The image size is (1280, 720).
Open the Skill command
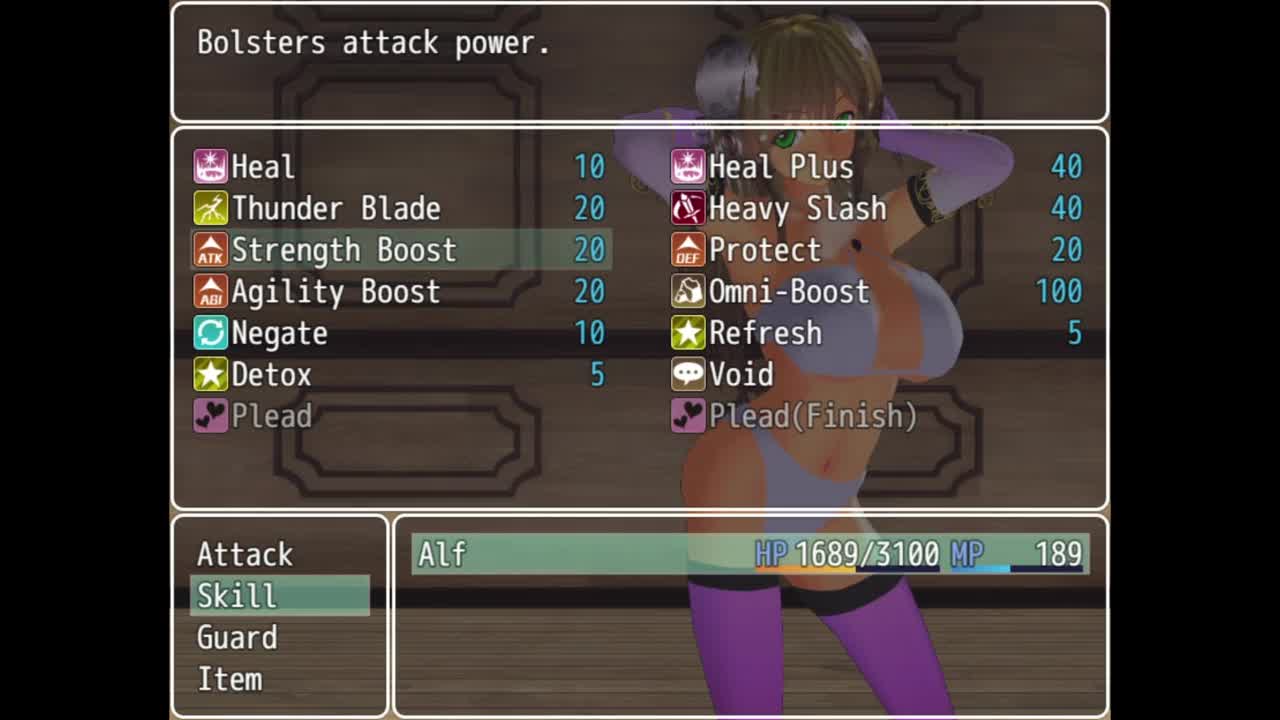click(279, 596)
